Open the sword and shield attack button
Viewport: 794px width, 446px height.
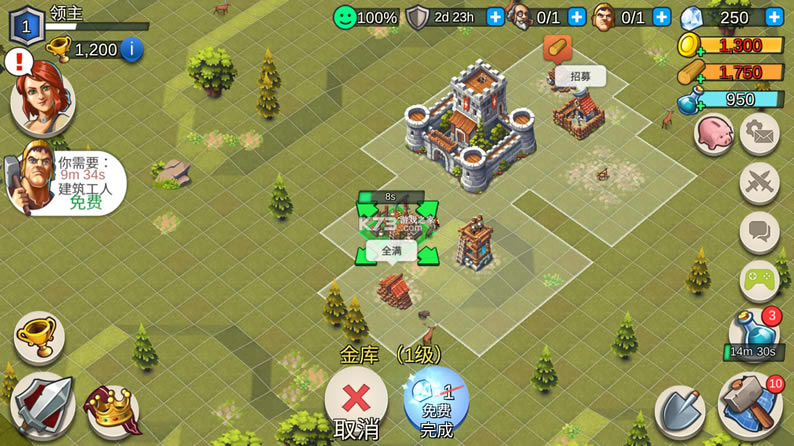pos(42,406)
